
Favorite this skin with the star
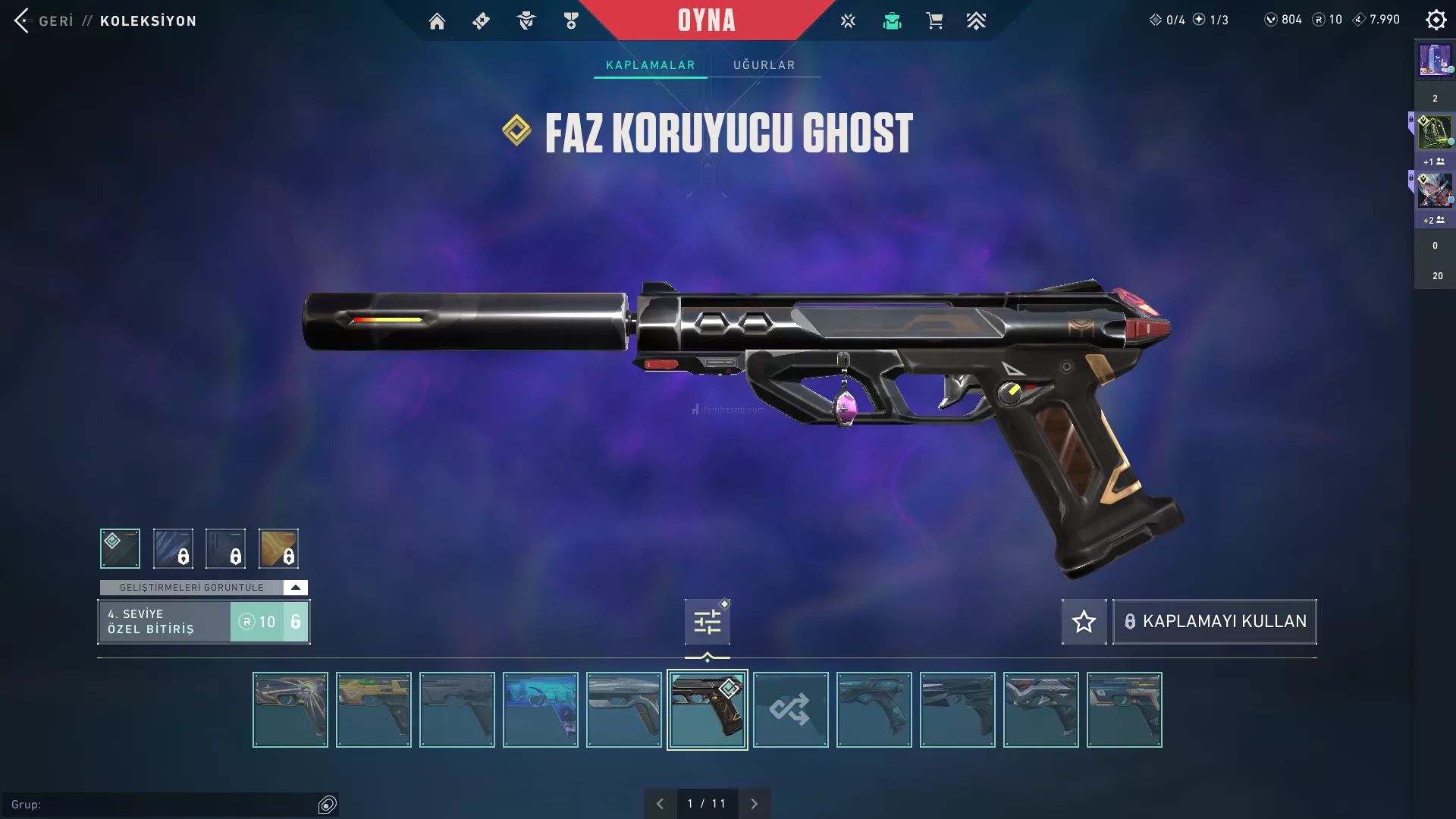pyautogui.click(x=1084, y=622)
